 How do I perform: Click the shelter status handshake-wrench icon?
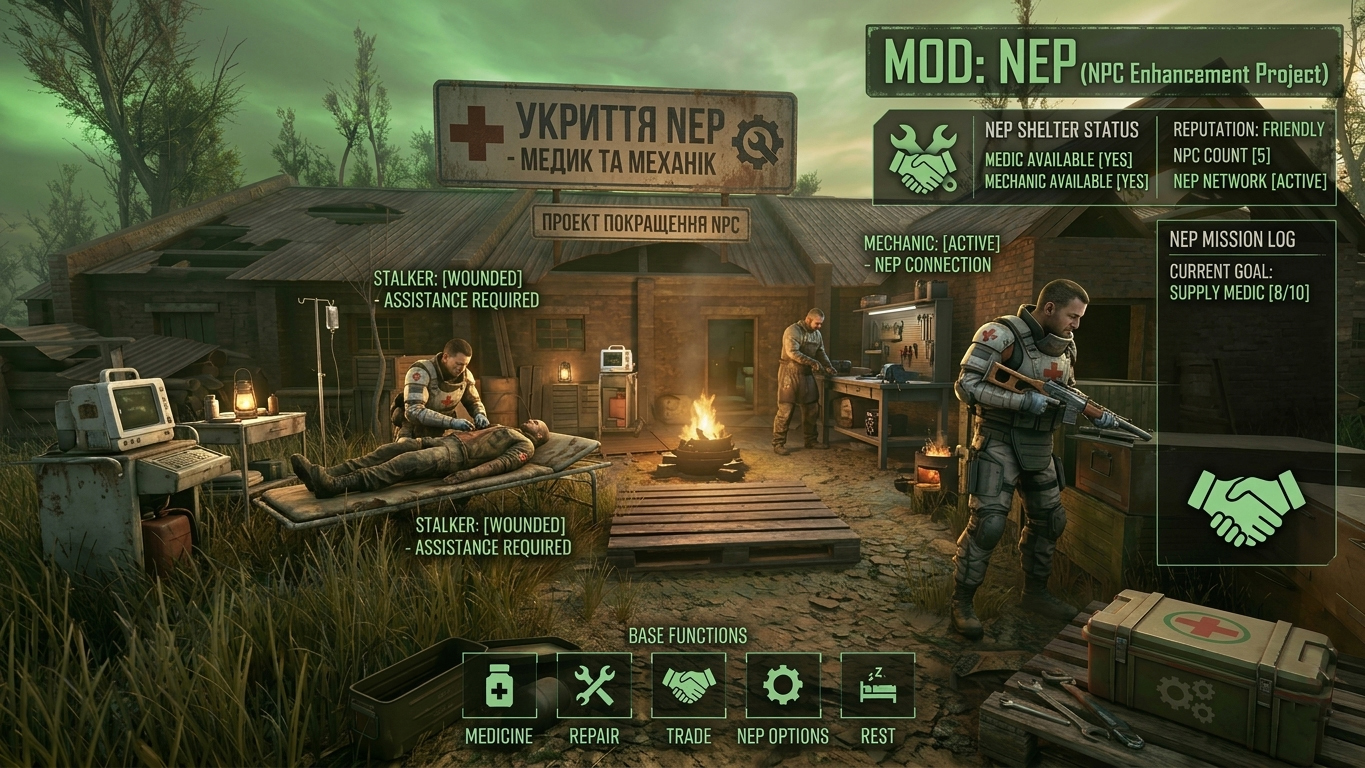[x=921, y=158]
